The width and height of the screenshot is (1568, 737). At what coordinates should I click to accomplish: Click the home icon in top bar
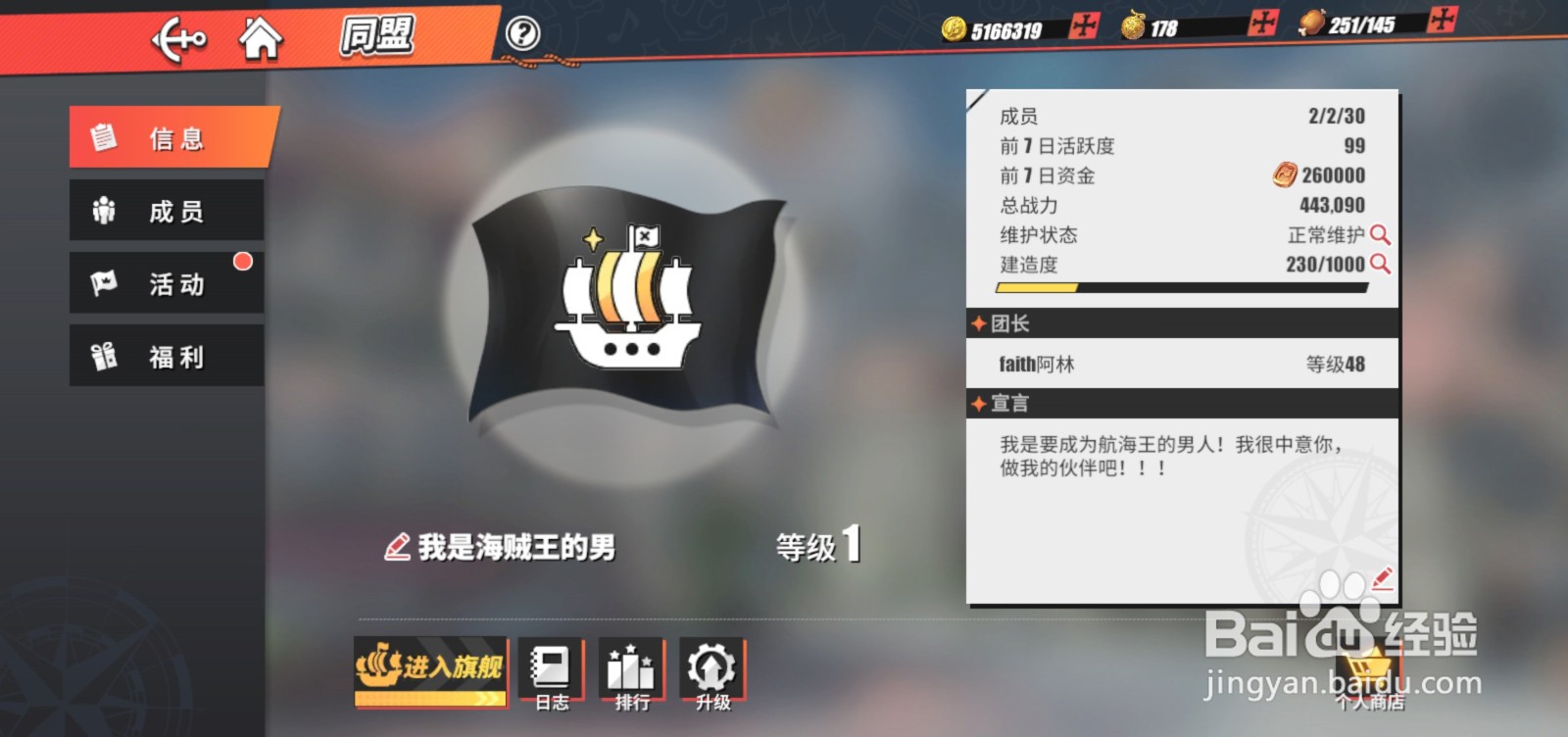click(261, 37)
